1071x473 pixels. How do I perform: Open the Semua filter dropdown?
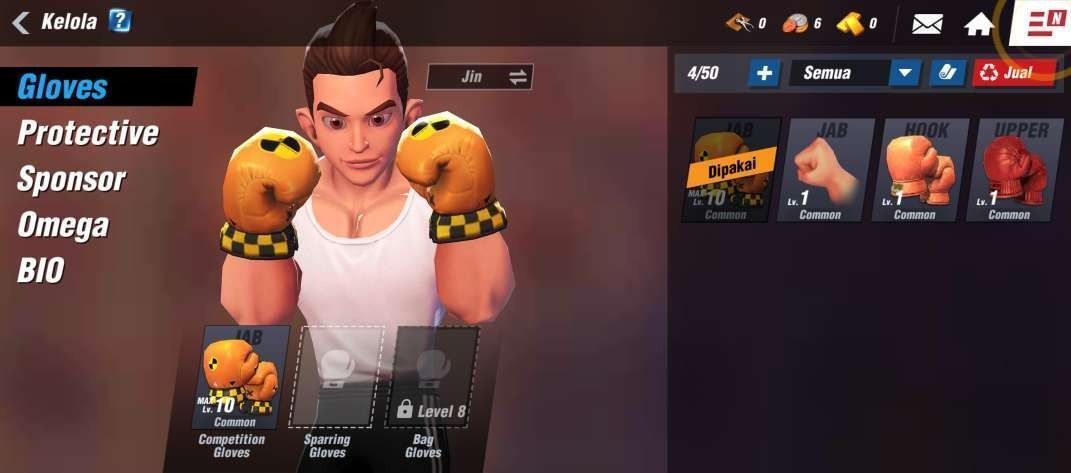pyautogui.click(x=854, y=73)
